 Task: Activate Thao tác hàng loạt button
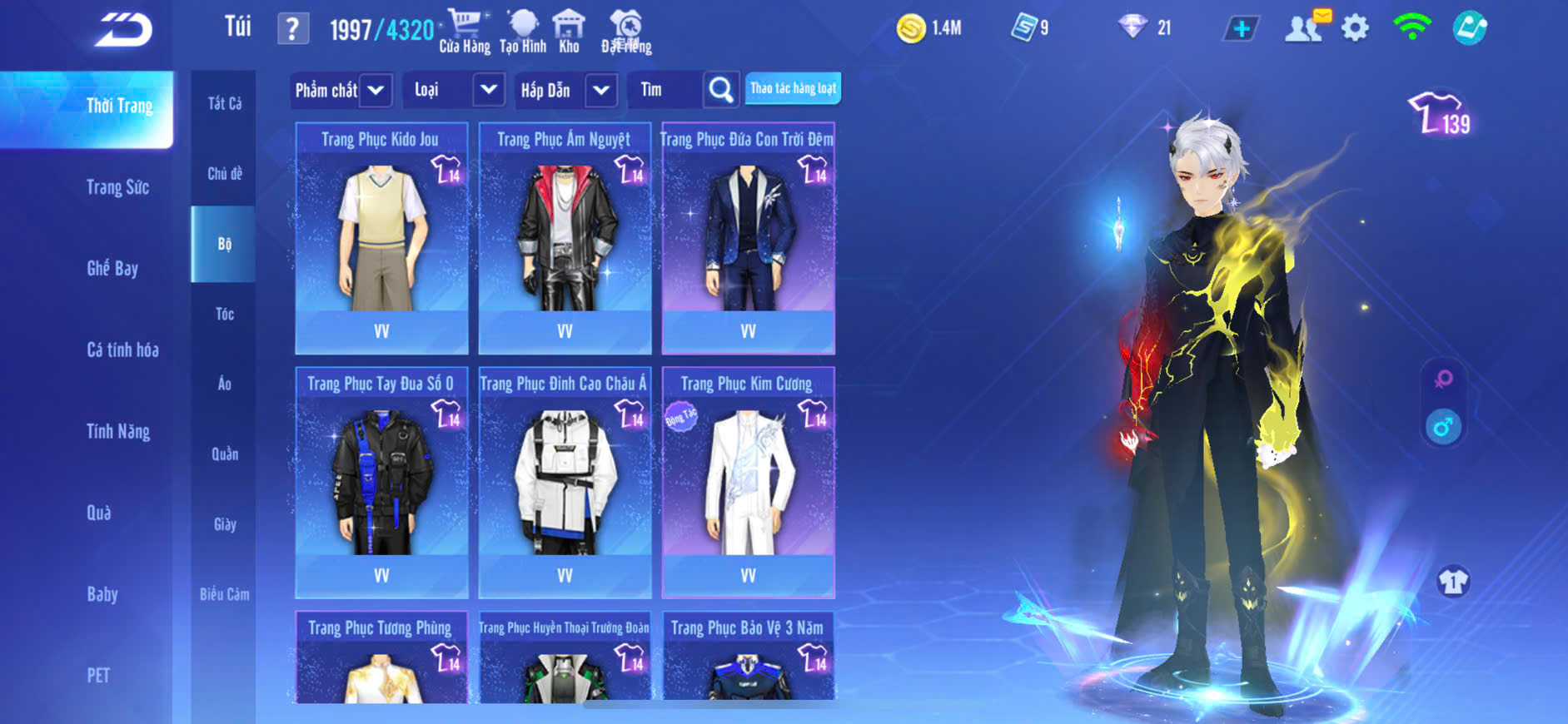tap(793, 88)
